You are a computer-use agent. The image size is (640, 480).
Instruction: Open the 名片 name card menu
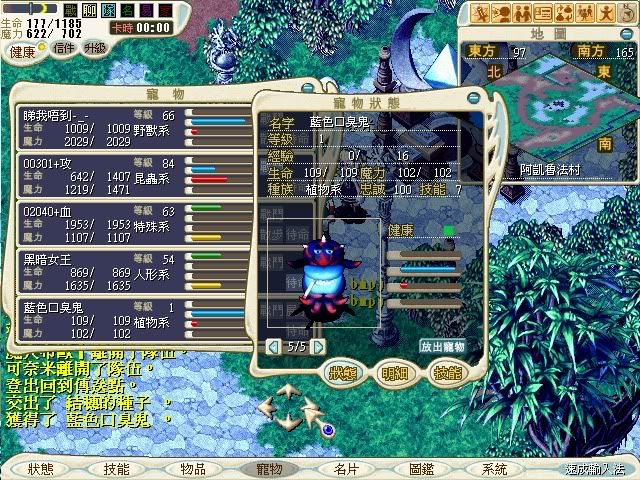(346, 468)
